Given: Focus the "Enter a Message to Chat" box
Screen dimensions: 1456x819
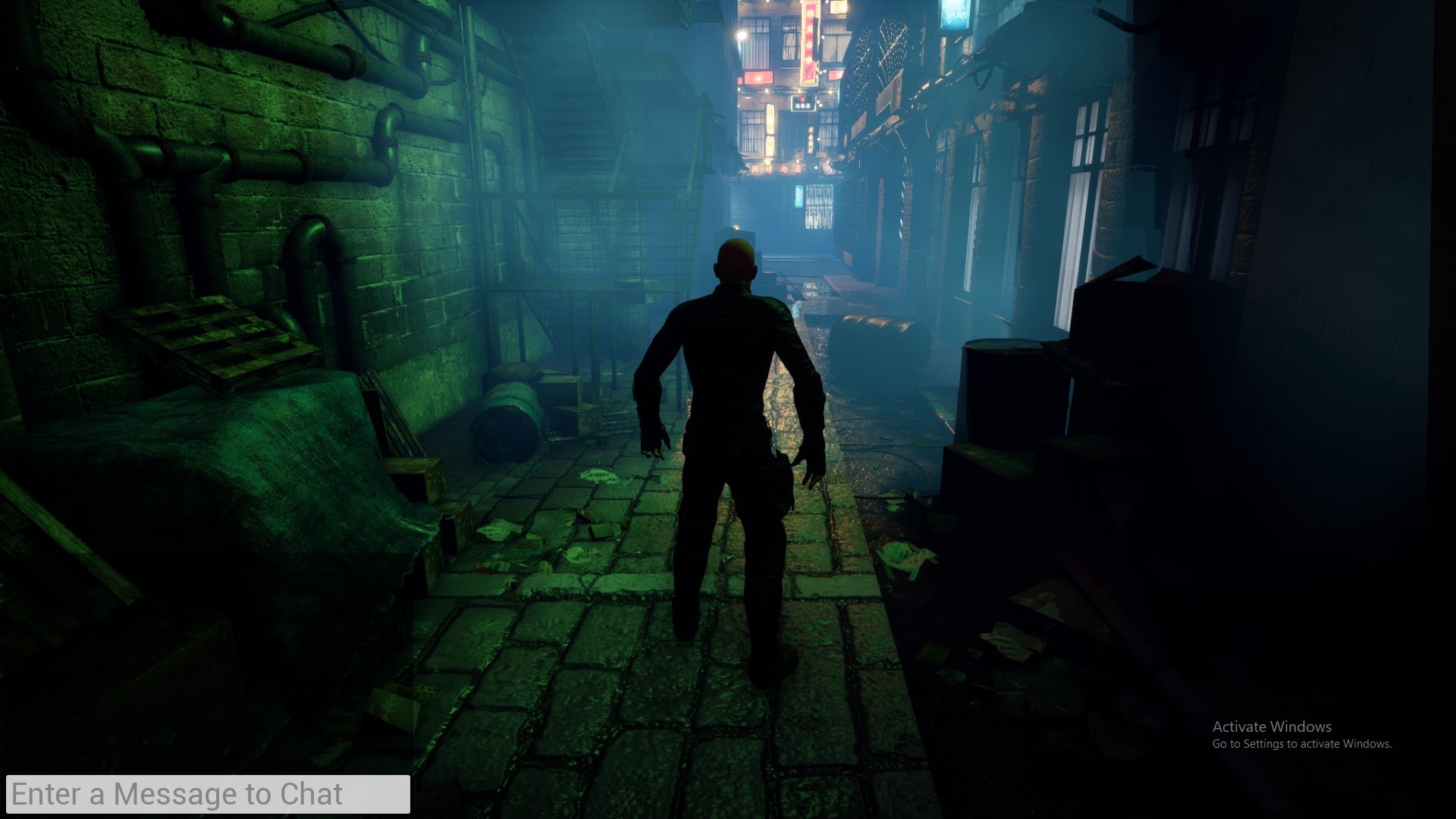Looking at the screenshot, I should pos(208,794).
